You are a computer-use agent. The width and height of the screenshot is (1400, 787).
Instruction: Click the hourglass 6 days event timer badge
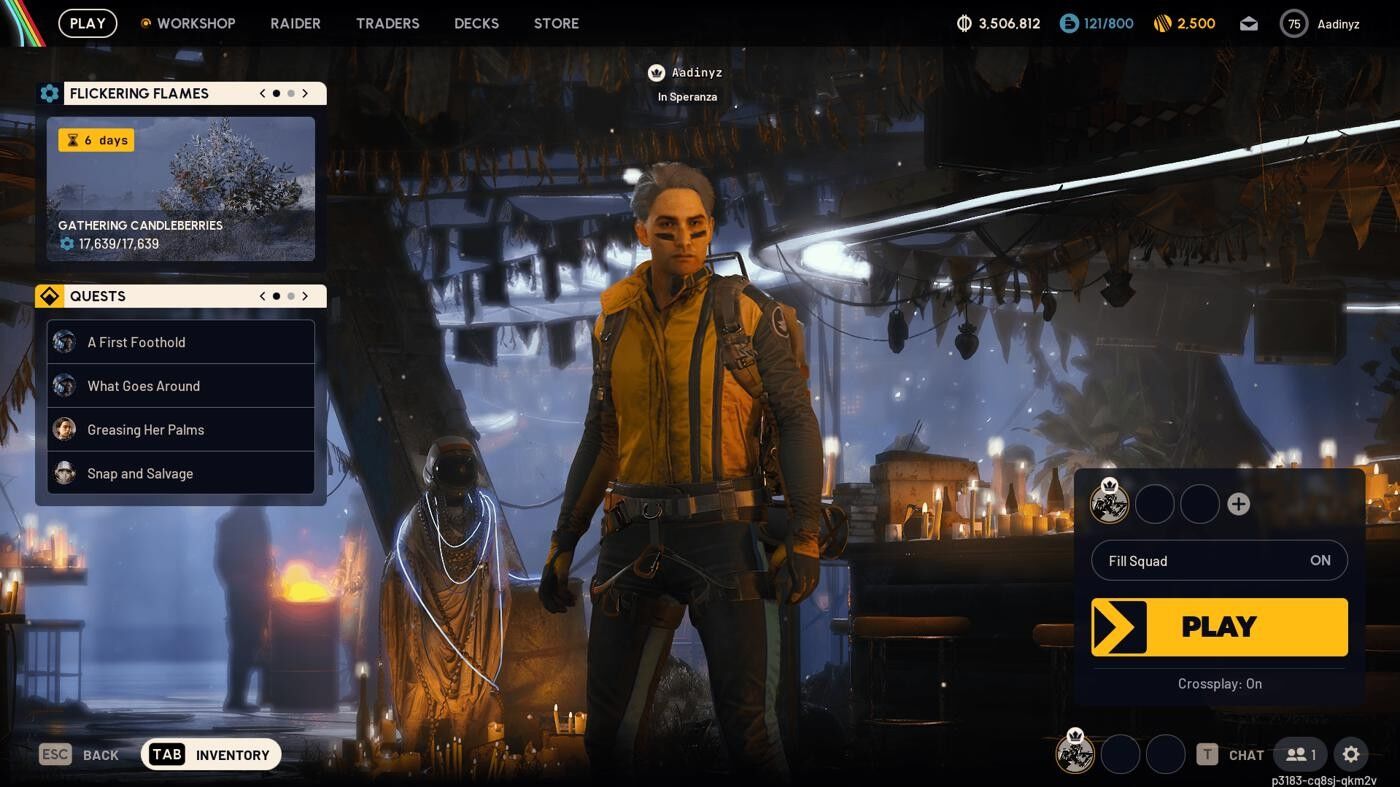96,140
